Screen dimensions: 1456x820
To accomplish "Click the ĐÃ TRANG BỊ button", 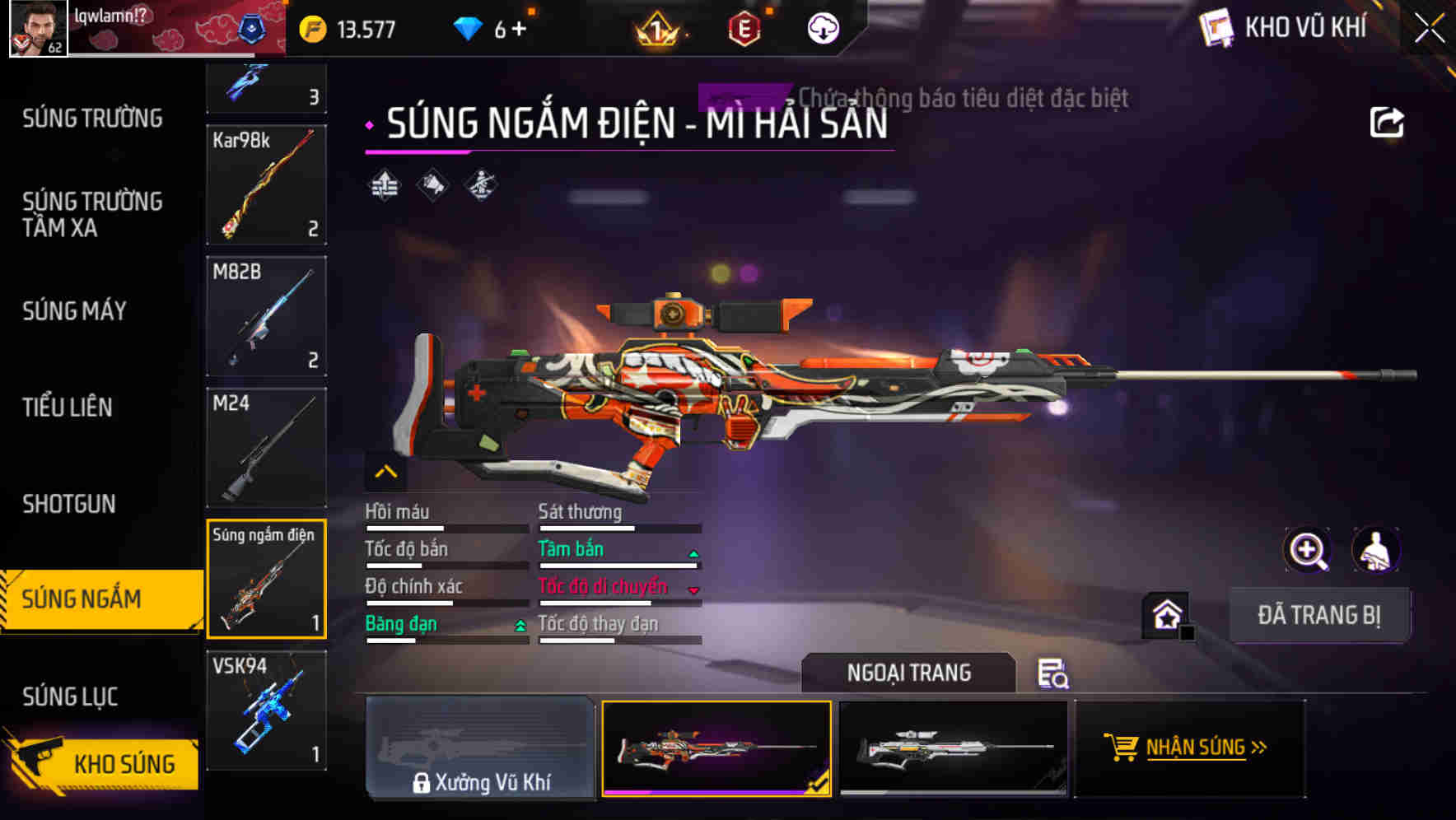I will point(1318,615).
